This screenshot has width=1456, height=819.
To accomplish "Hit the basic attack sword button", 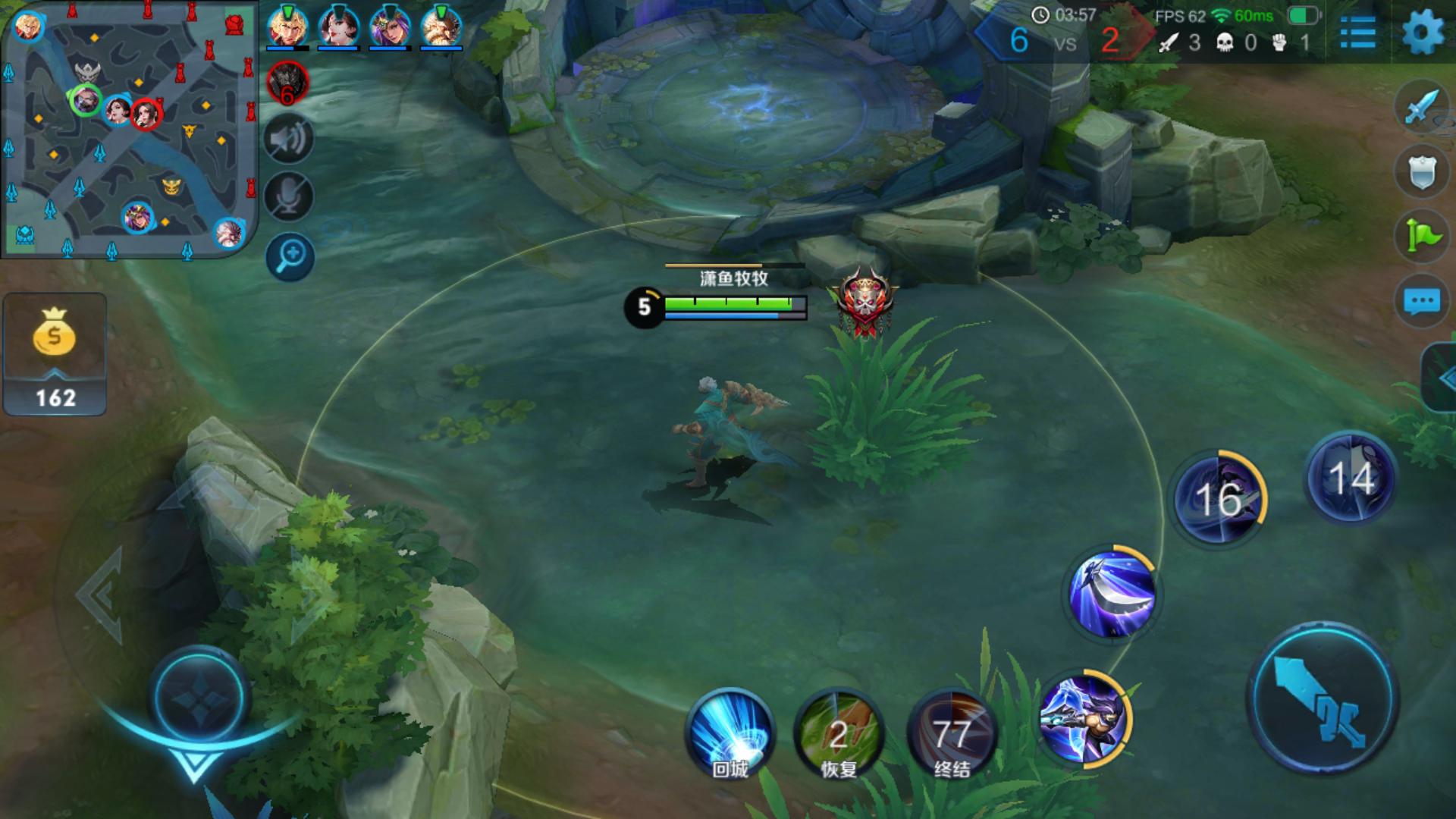I will [1323, 698].
